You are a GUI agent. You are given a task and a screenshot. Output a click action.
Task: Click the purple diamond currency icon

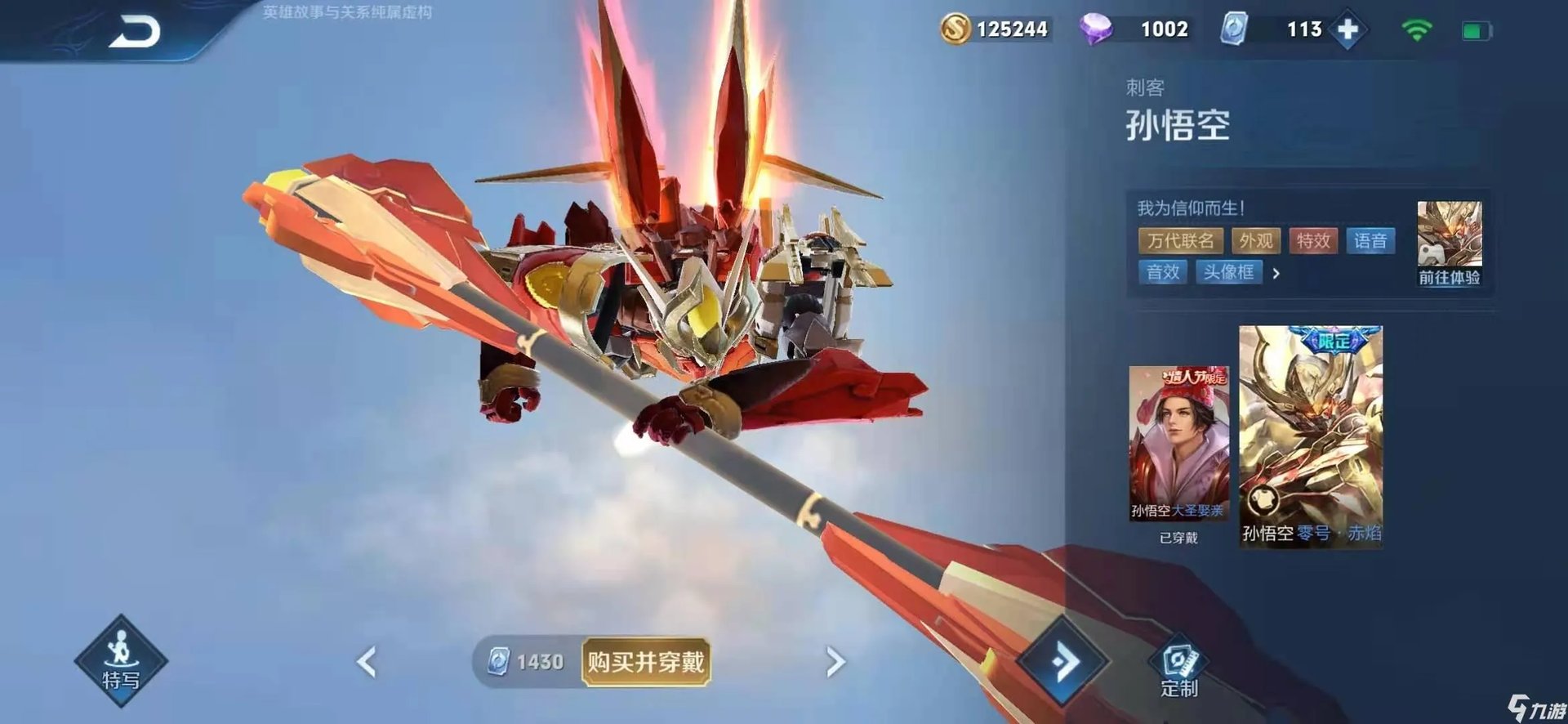pos(1098,29)
